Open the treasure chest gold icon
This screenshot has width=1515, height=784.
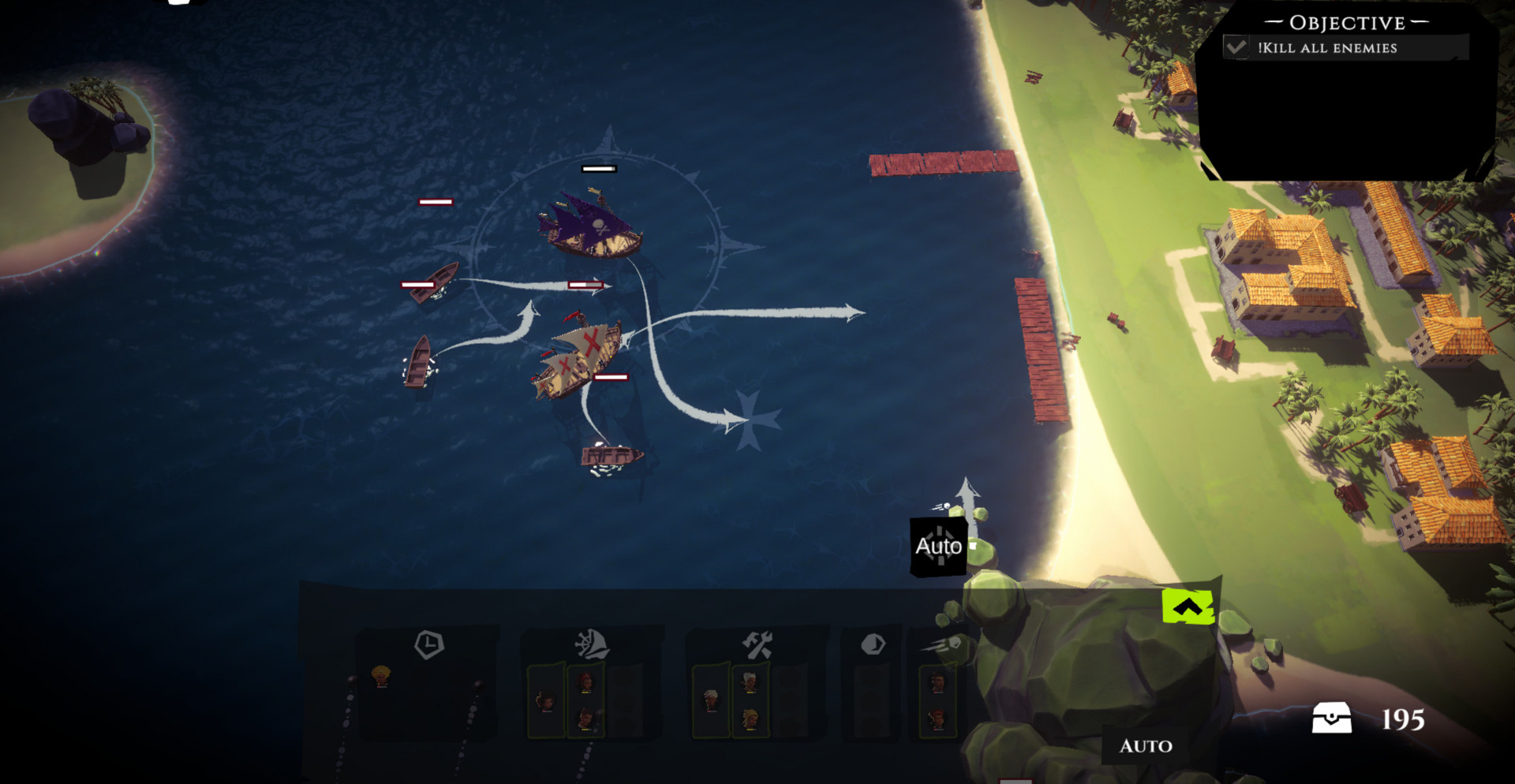point(1331,719)
